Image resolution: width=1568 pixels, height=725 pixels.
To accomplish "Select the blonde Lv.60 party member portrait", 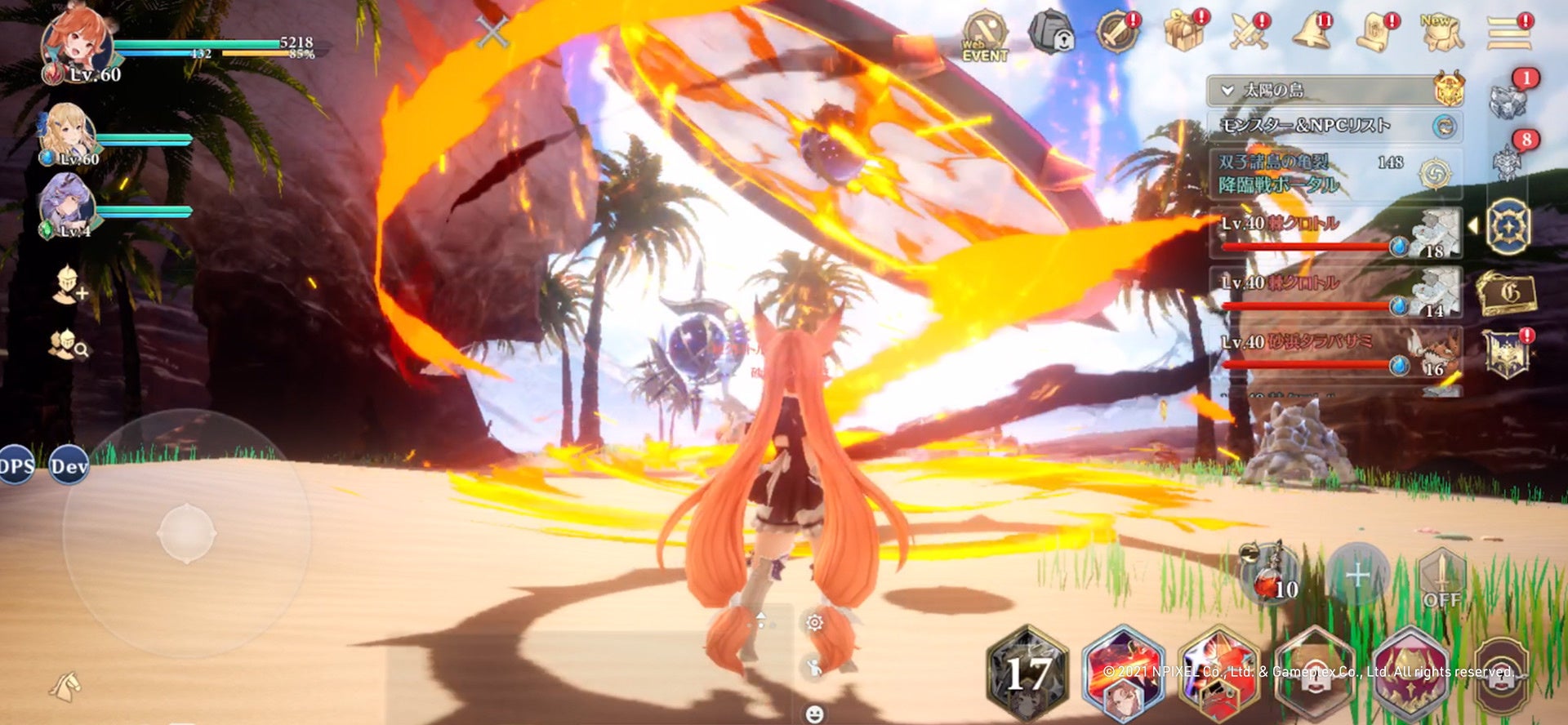I will (x=67, y=133).
